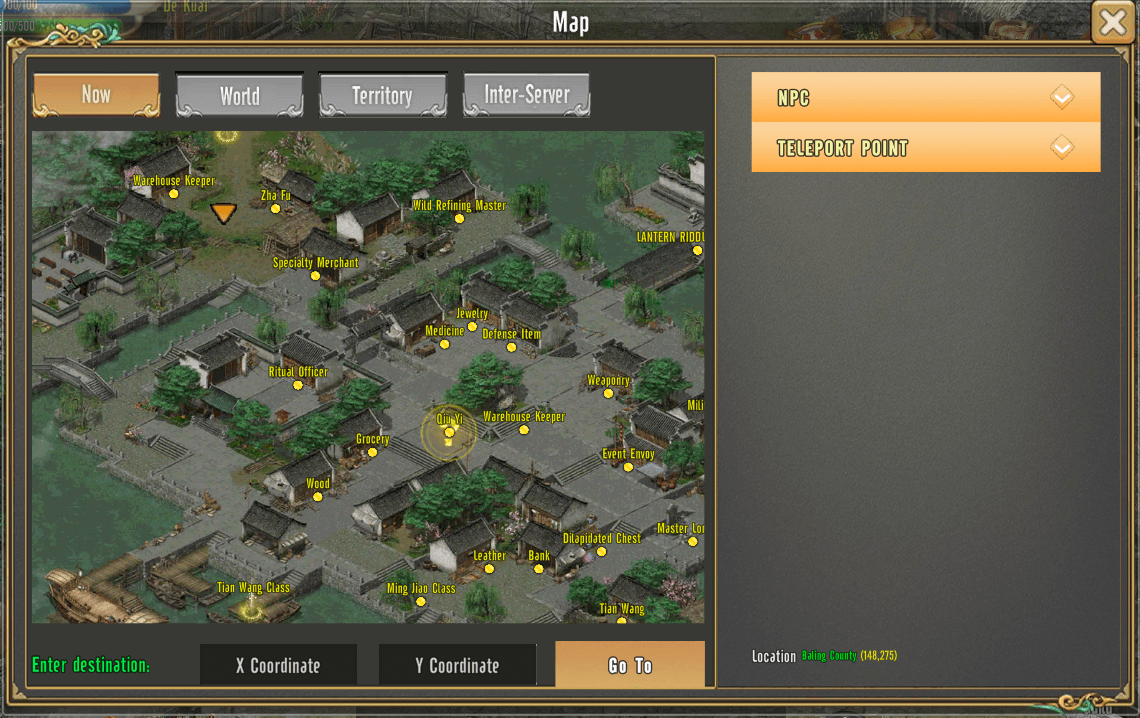Viewport: 1140px width, 718px height.
Task: Select the Wild Refining Master map marker
Action: 460,218
